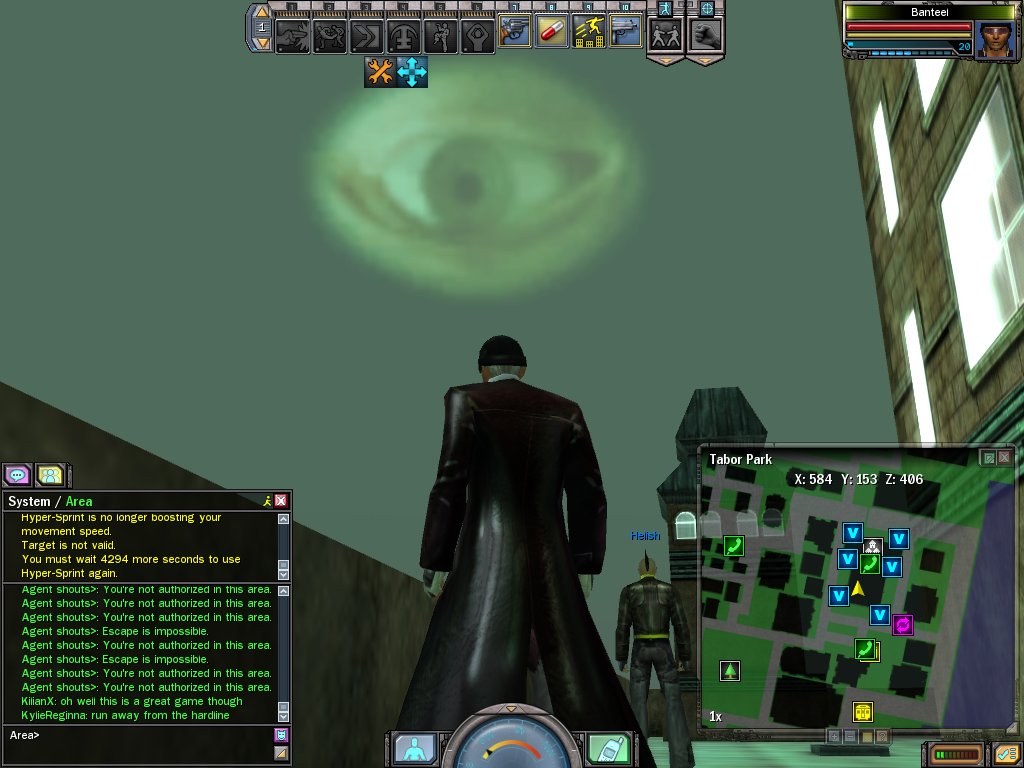Select the tree icon marker on map
The height and width of the screenshot is (768, 1024).
click(730, 670)
